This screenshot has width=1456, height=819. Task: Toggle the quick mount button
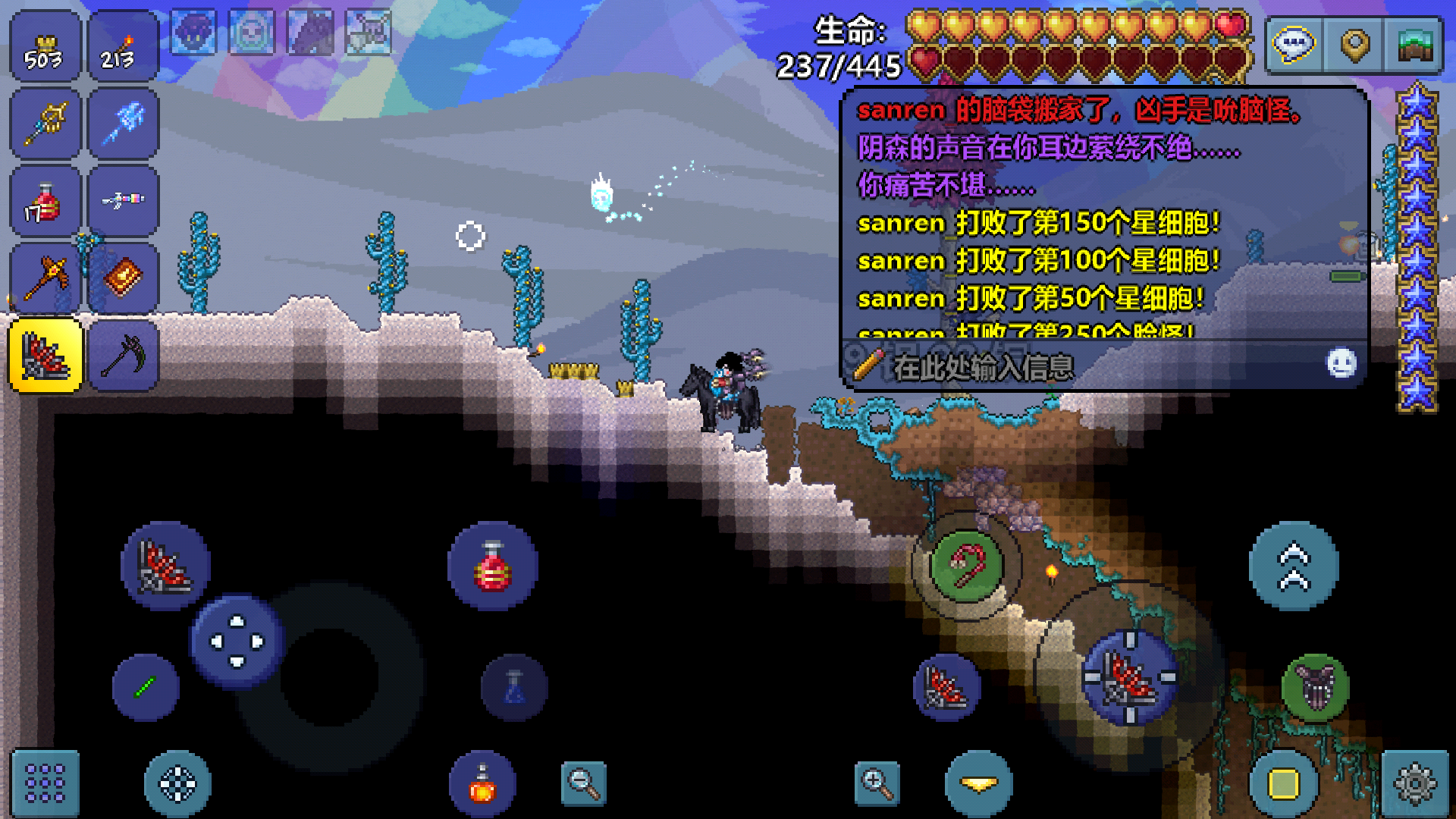1316,686
